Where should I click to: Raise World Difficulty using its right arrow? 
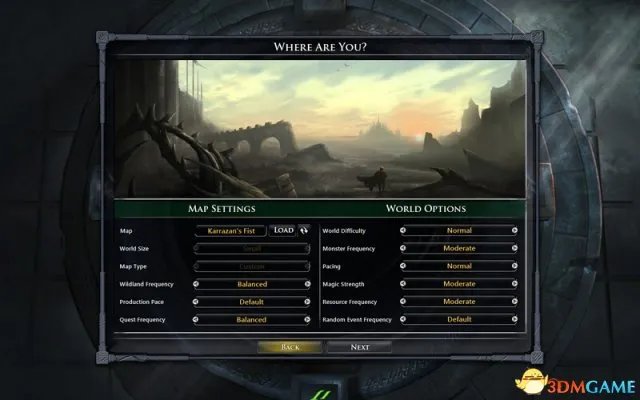tap(516, 230)
